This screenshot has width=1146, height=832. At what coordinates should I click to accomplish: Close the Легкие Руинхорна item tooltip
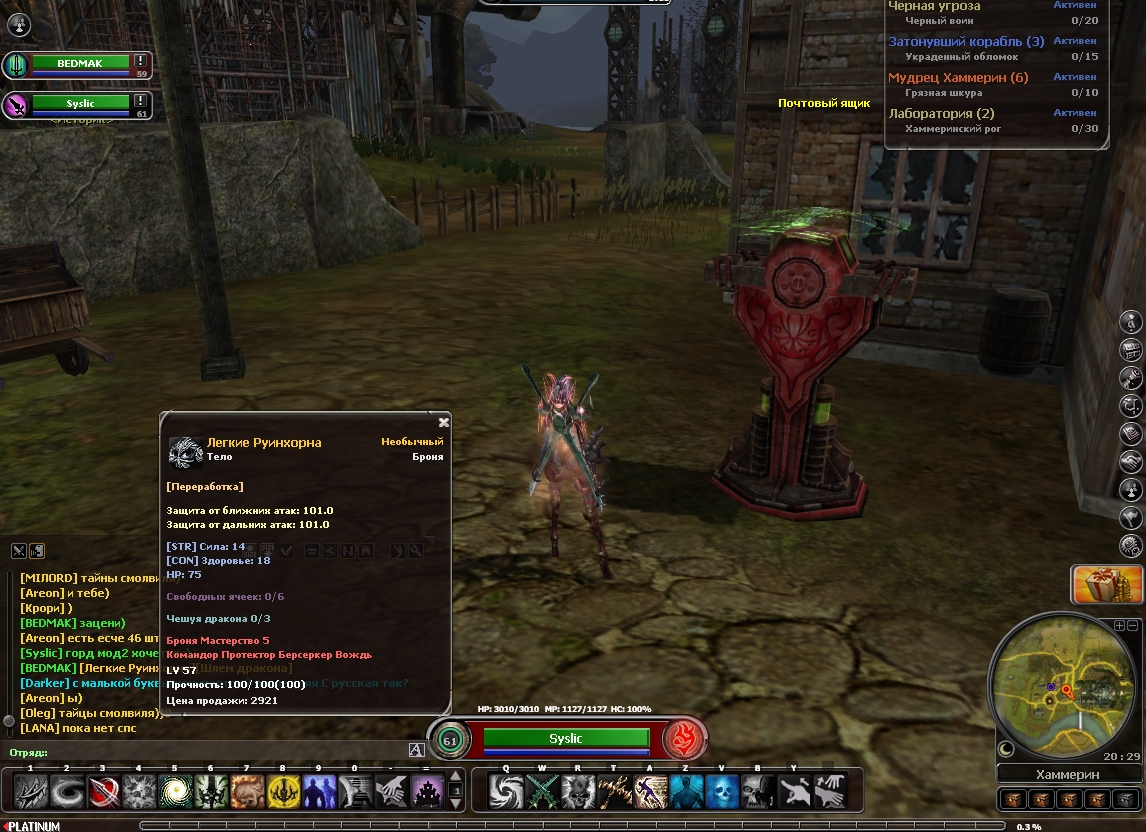tap(444, 422)
